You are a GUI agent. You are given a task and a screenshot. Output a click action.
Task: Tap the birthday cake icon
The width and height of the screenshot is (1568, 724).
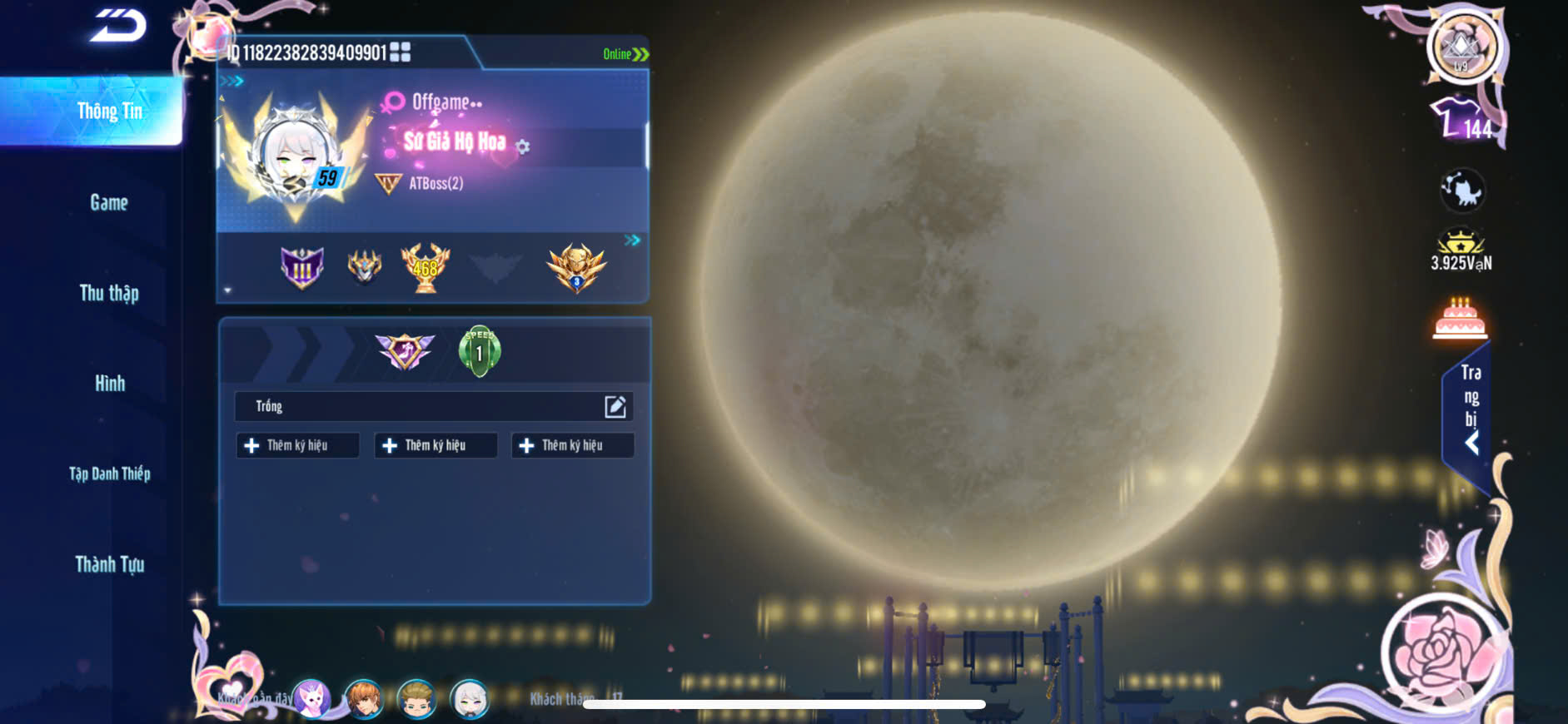(x=1460, y=319)
